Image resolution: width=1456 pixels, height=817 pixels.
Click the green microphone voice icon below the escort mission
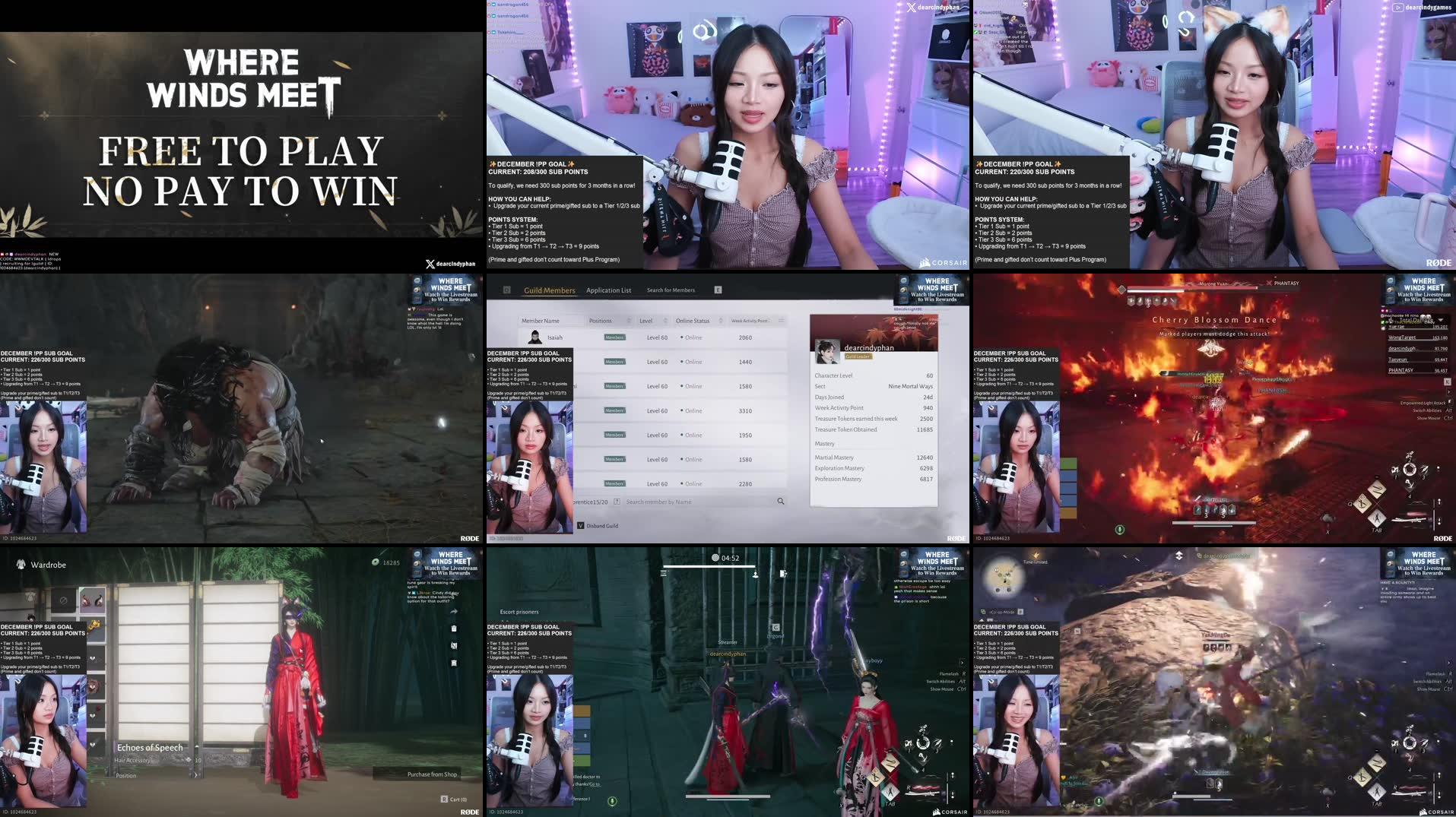[x=612, y=802]
